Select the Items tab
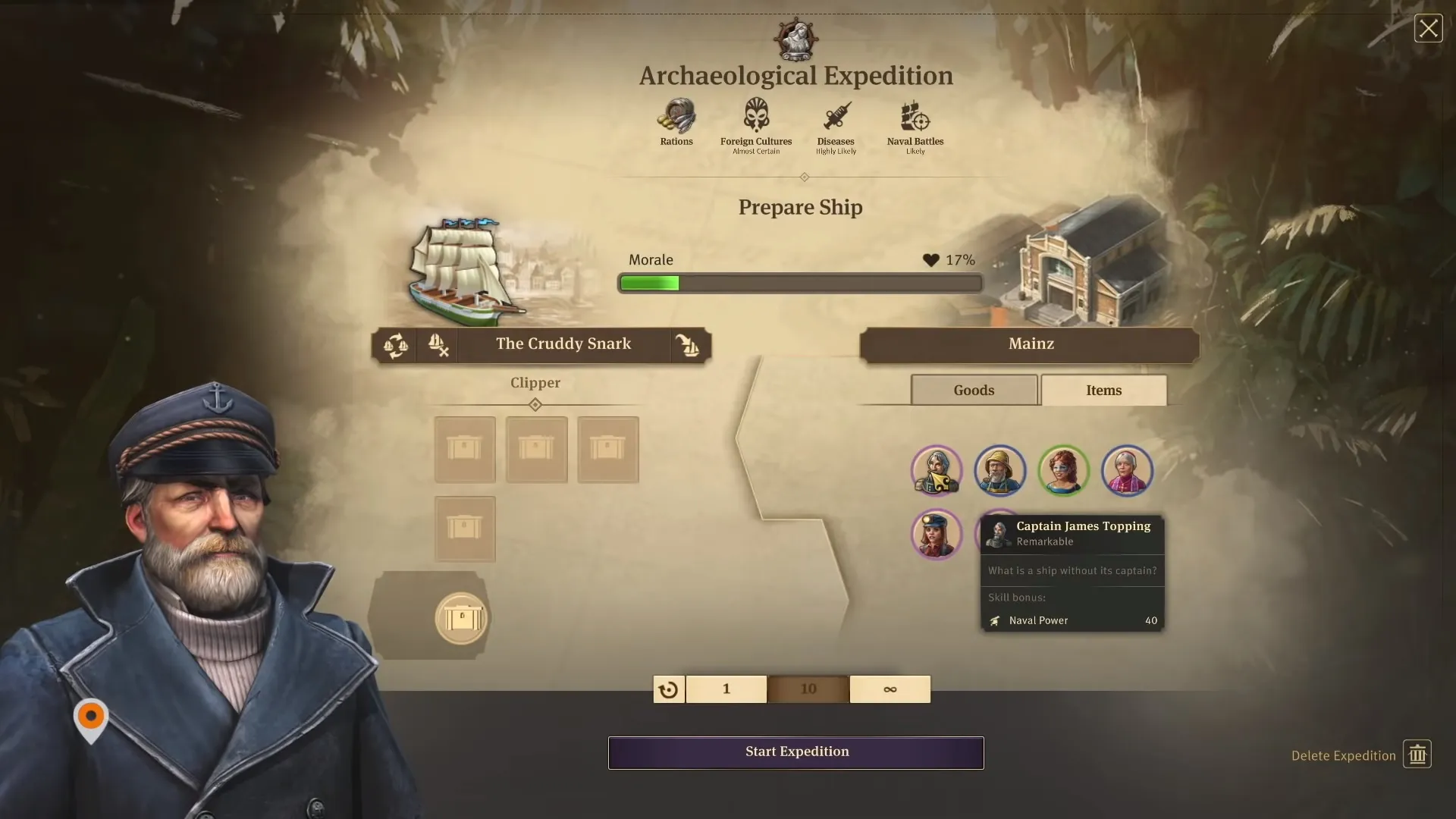This screenshot has width=1456, height=819. (1103, 390)
